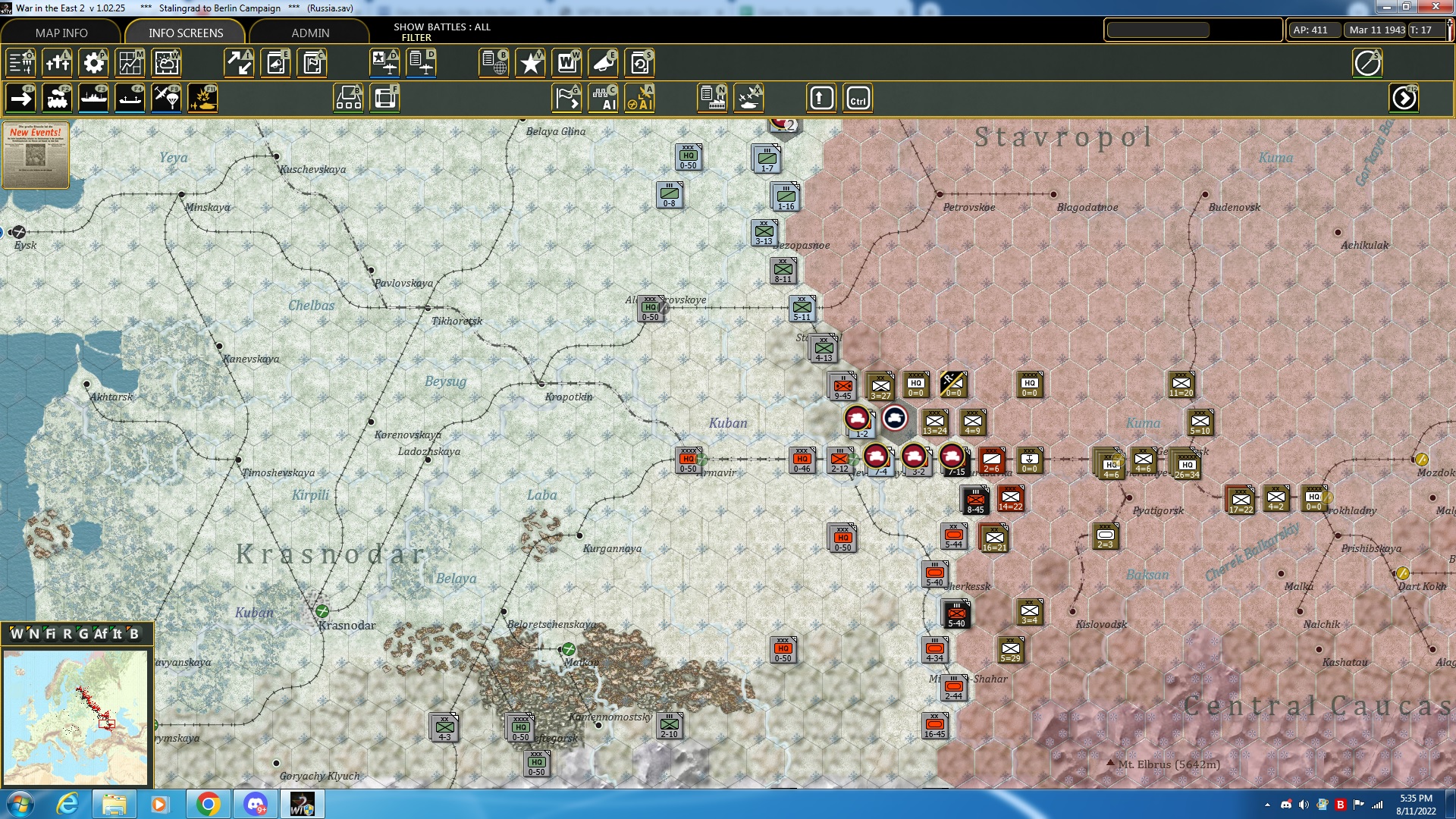Select airdrop mission mode (paratrooper icon)
The image size is (1456, 819).
(166, 97)
